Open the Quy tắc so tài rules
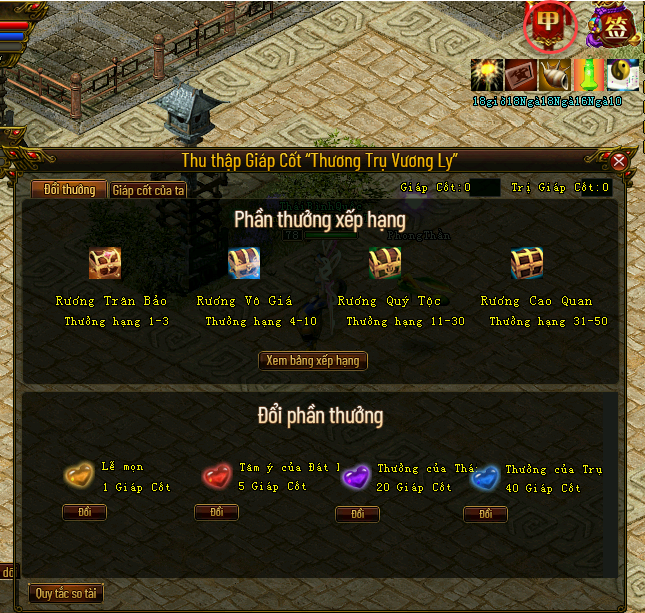This screenshot has width=645, height=613. coord(66,593)
